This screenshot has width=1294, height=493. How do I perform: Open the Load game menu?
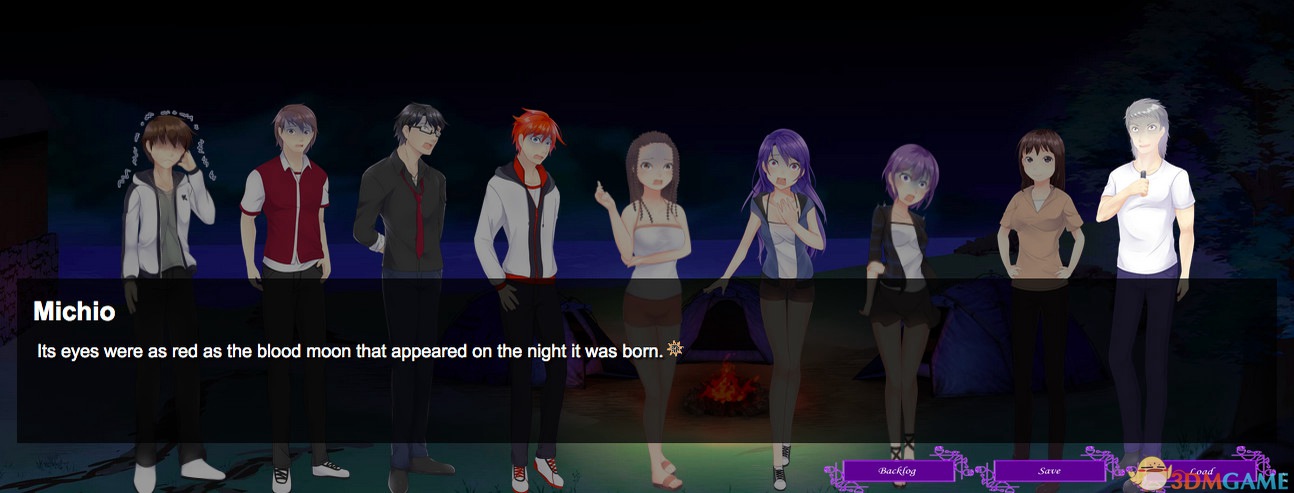click(x=1200, y=470)
